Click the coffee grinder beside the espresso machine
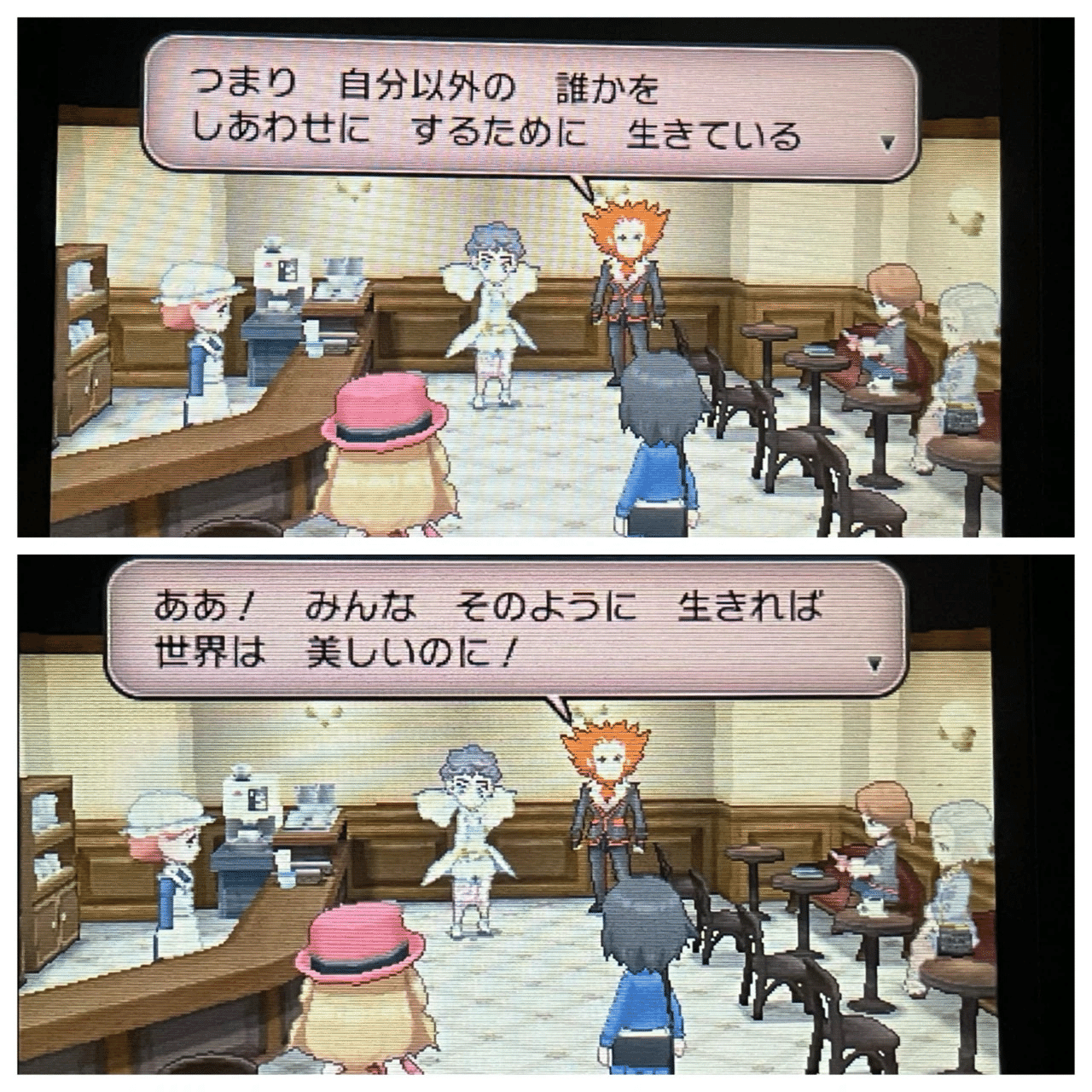1092x1092 pixels. (341, 282)
